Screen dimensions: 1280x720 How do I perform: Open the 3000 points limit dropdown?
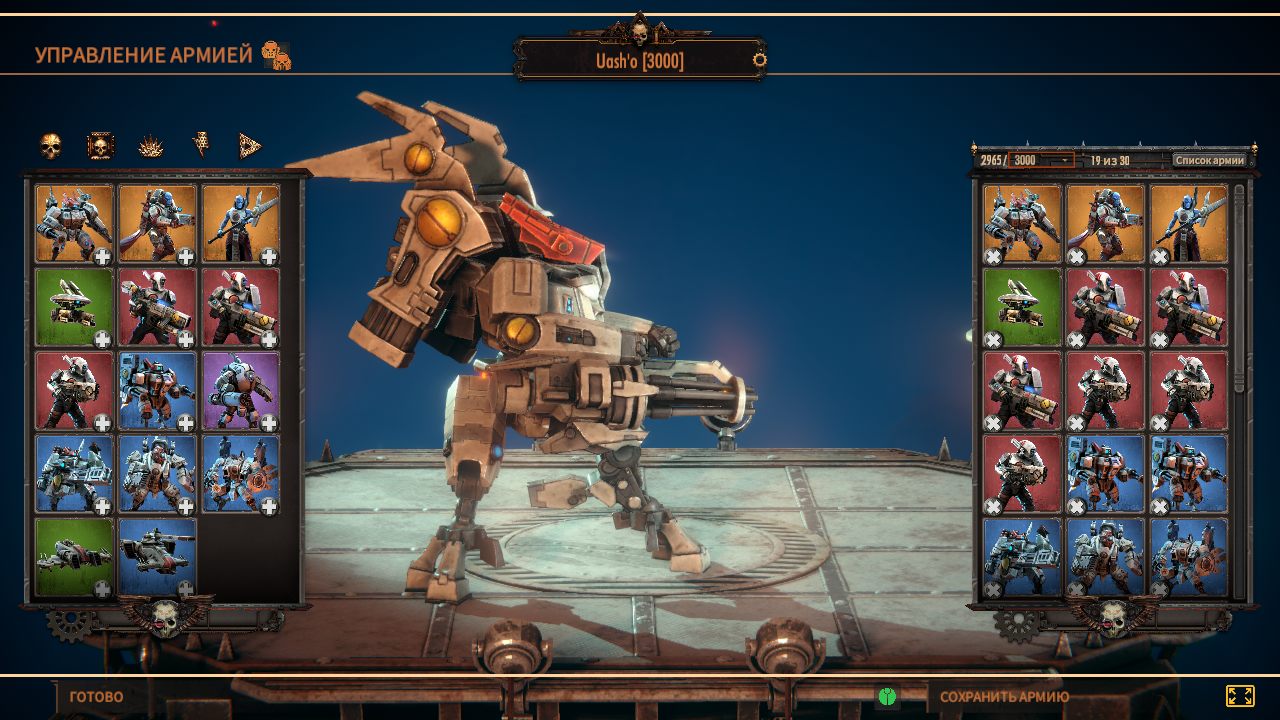click(x=1041, y=160)
